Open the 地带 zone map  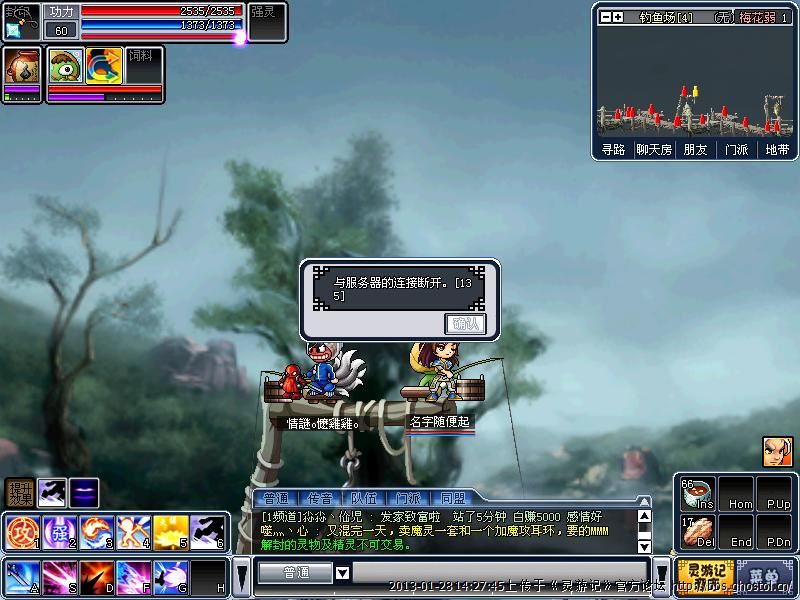(x=777, y=149)
